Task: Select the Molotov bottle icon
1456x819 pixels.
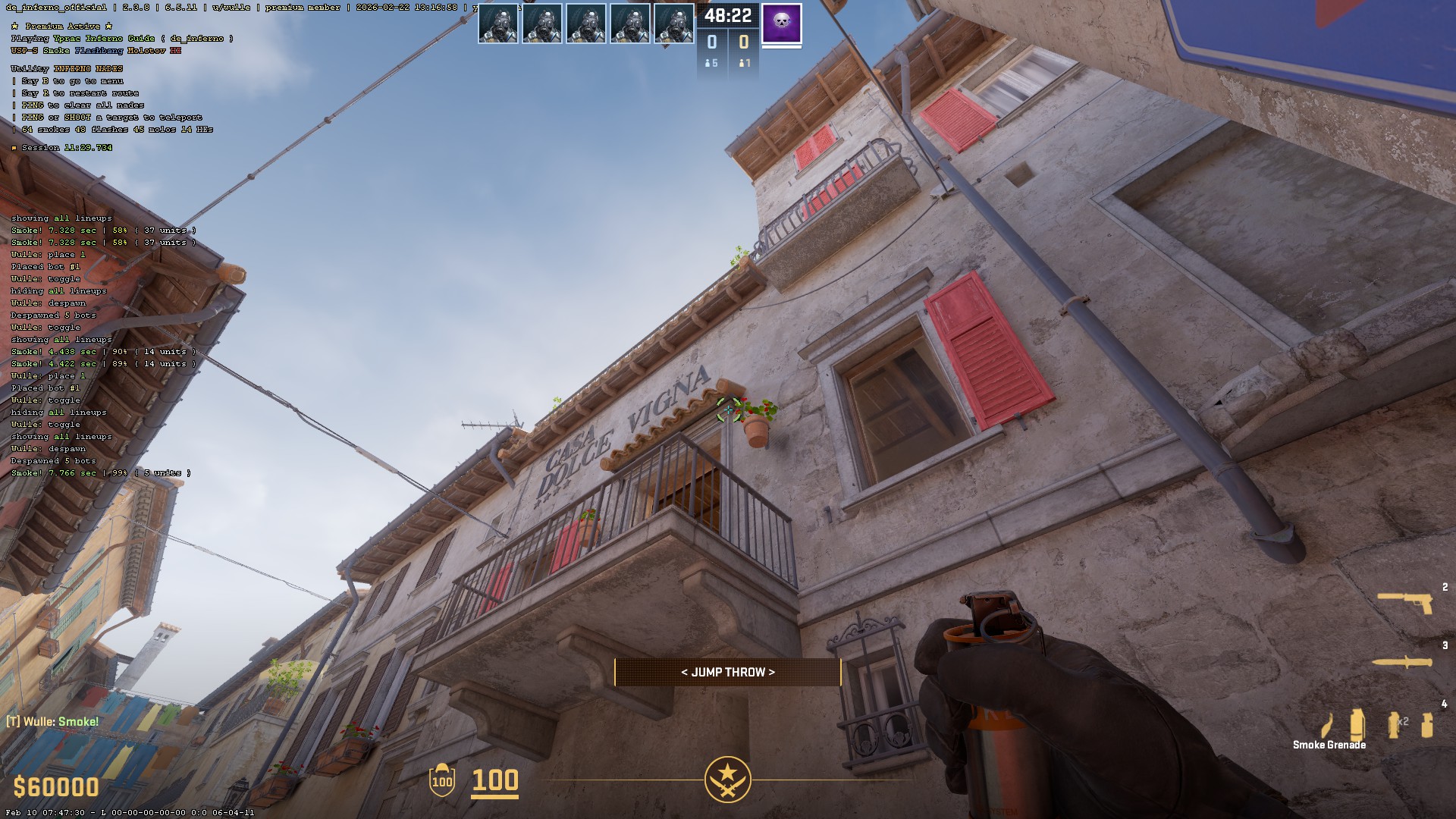Action: coord(1327,724)
